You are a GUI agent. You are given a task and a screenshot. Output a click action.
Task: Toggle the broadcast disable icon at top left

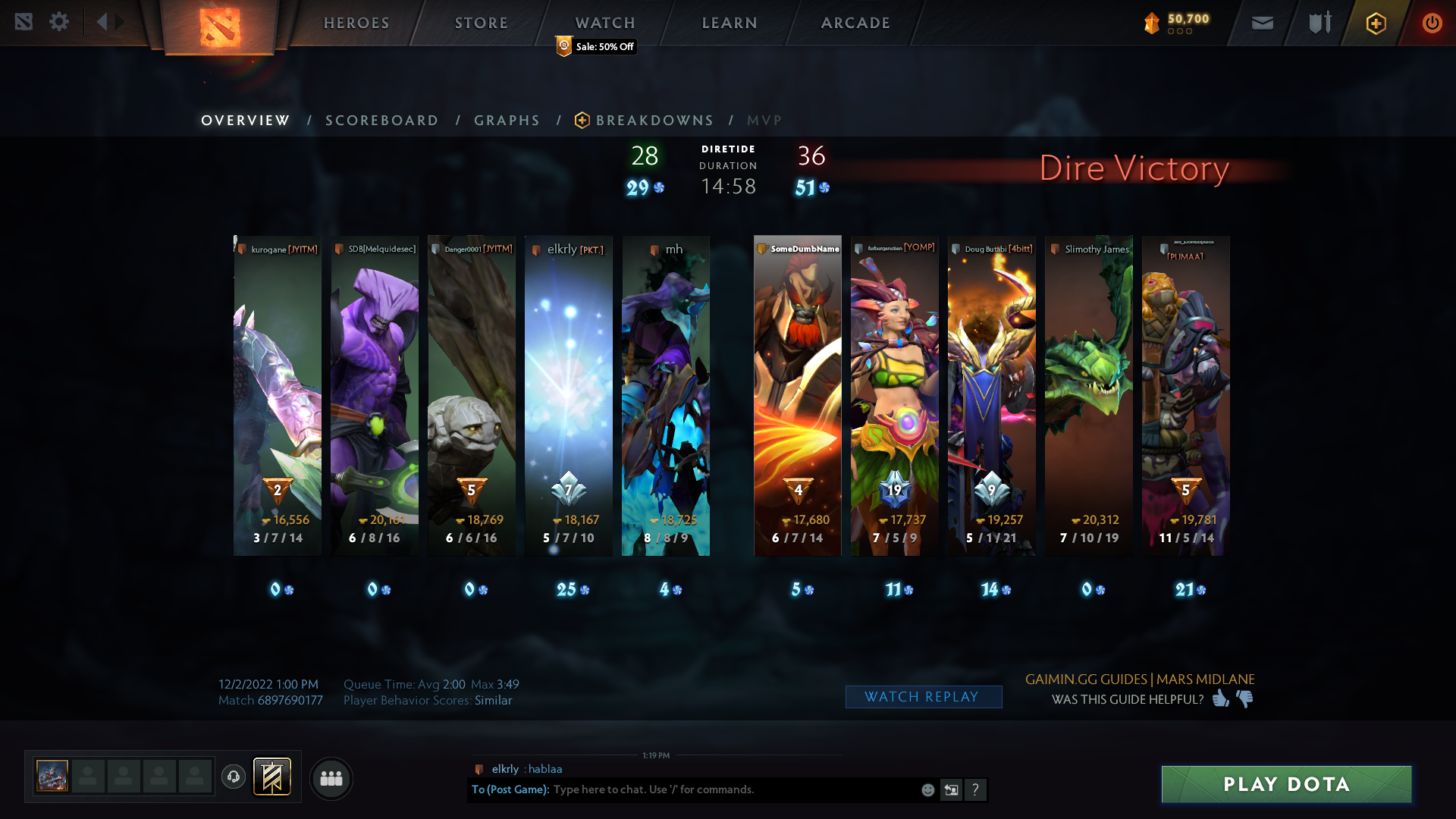click(x=26, y=22)
